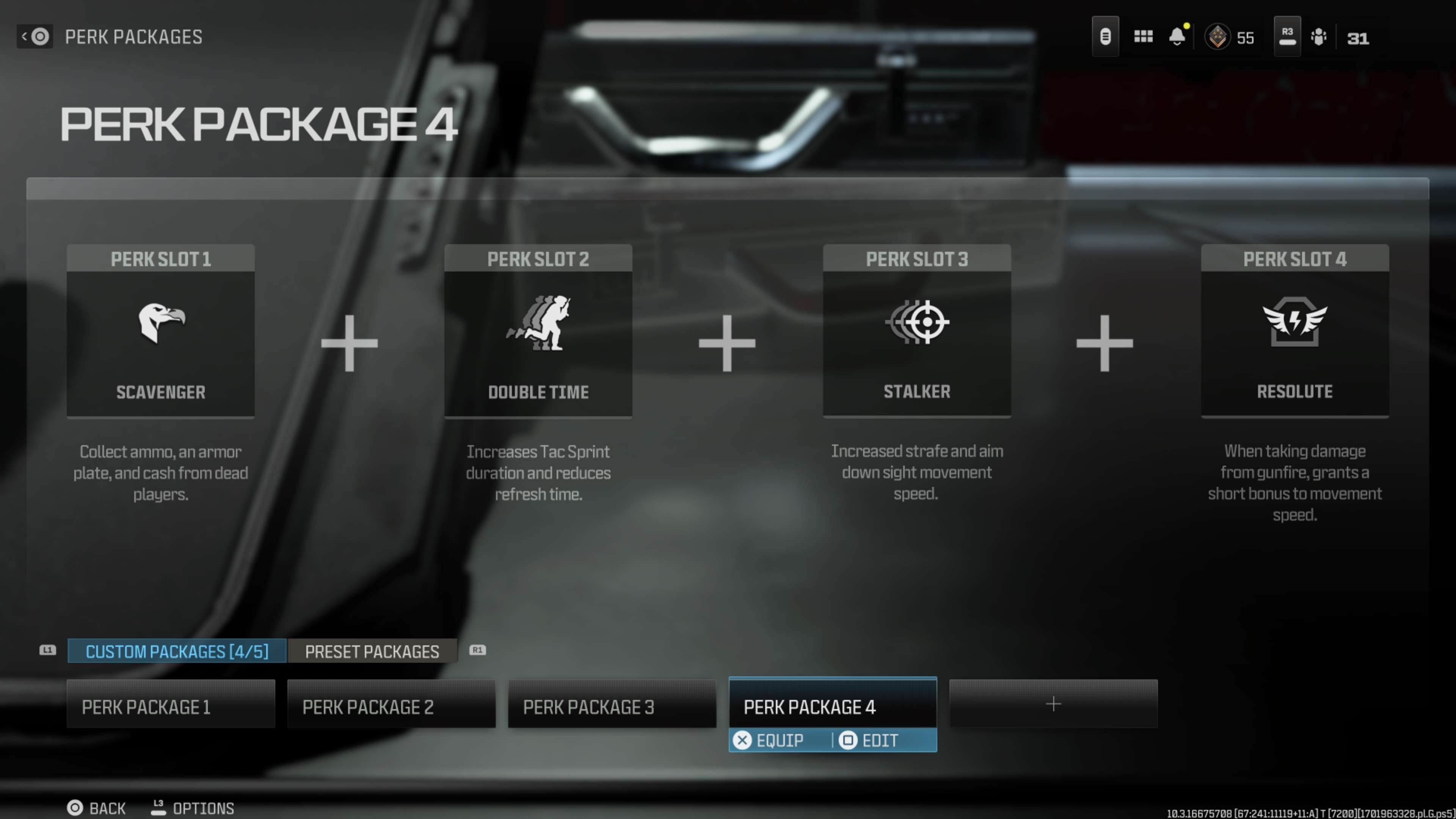Switch to the Custom Packages tab
Image resolution: width=1456 pixels, height=819 pixels.
point(177,651)
